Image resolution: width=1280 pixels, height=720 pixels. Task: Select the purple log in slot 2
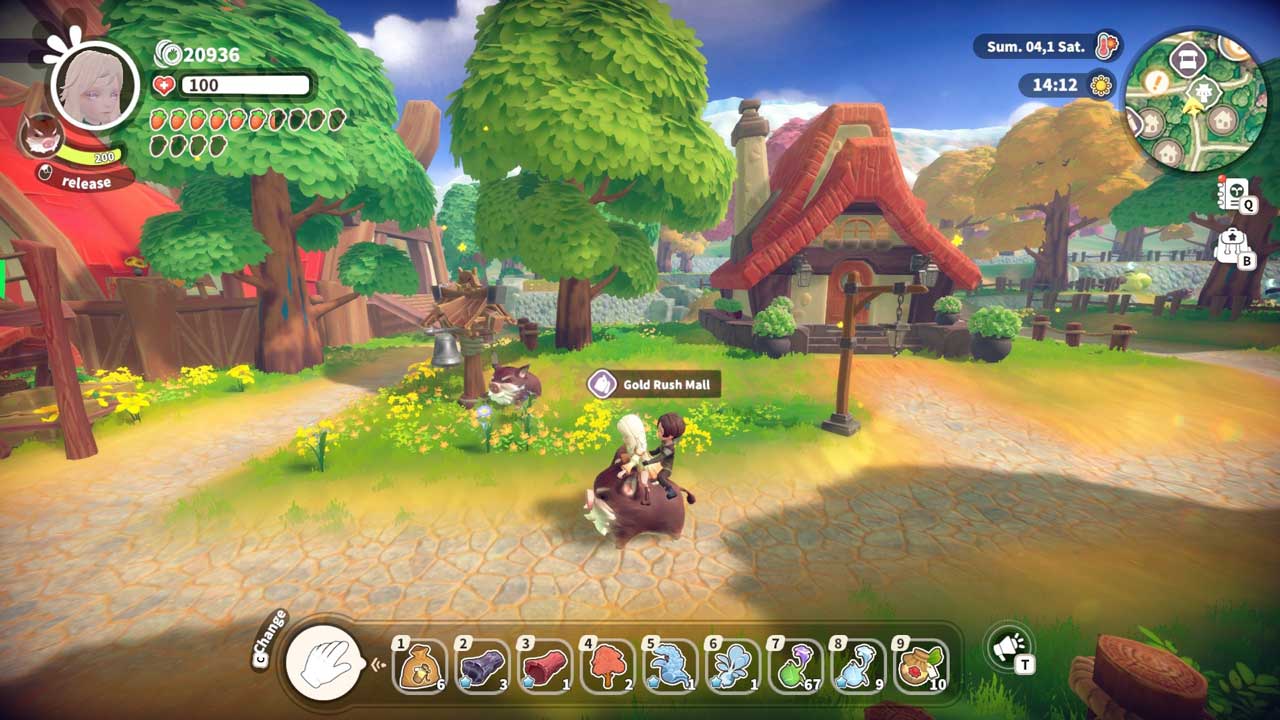click(x=482, y=666)
